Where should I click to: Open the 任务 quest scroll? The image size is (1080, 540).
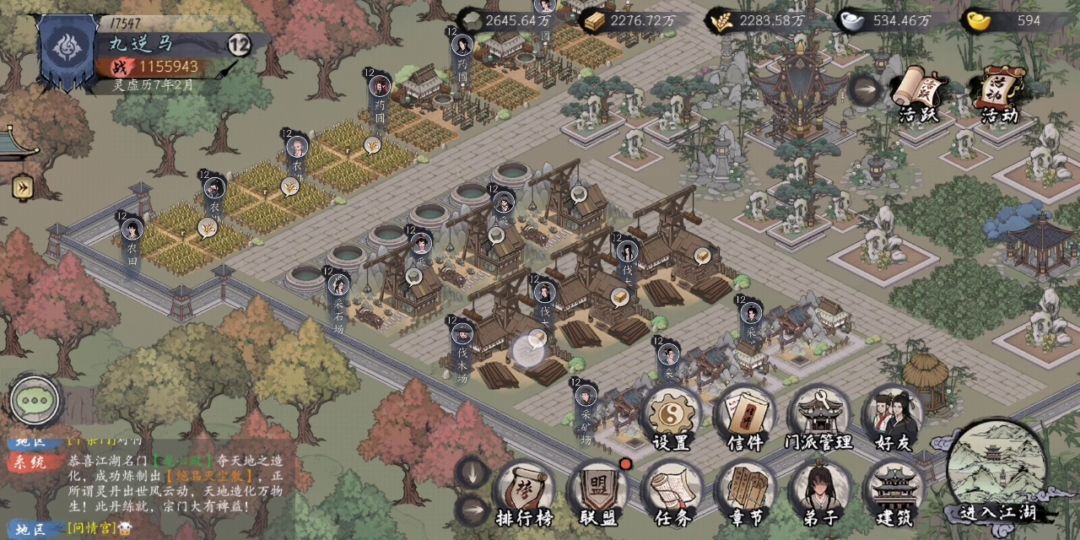click(671, 492)
